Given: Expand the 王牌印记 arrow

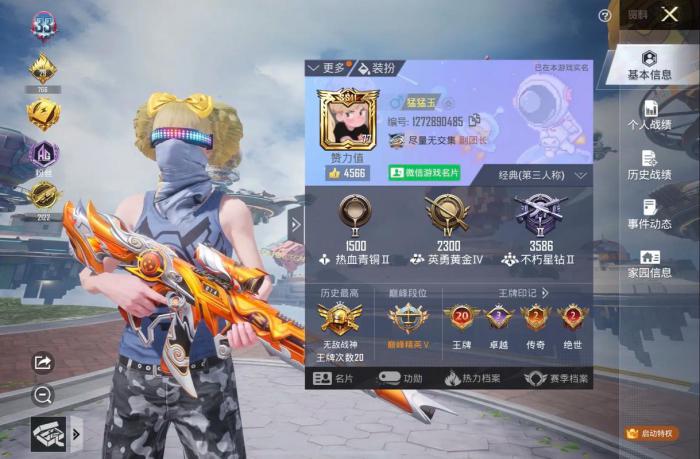Looking at the screenshot, I should (546, 293).
